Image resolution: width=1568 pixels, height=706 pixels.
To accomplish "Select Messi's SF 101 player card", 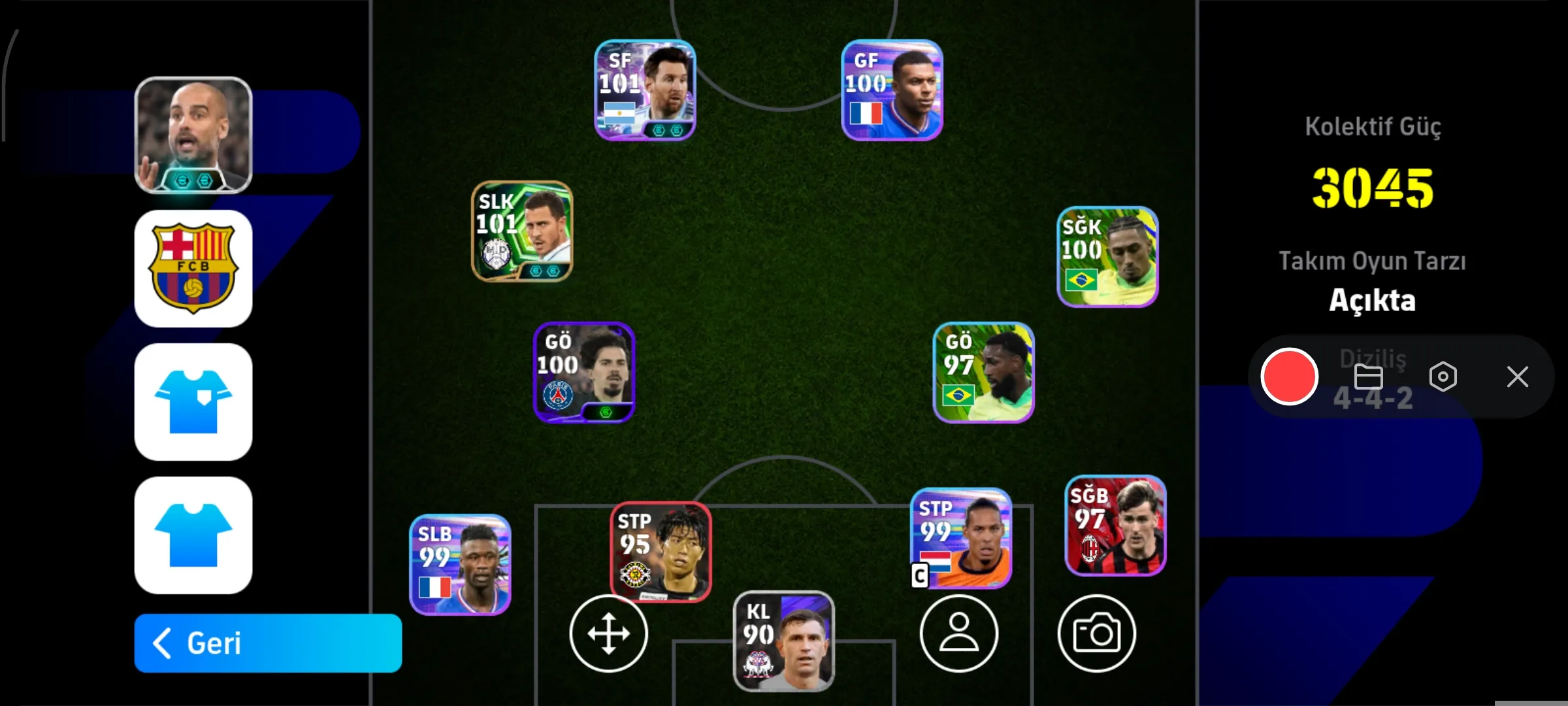I will [x=644, y=92].
